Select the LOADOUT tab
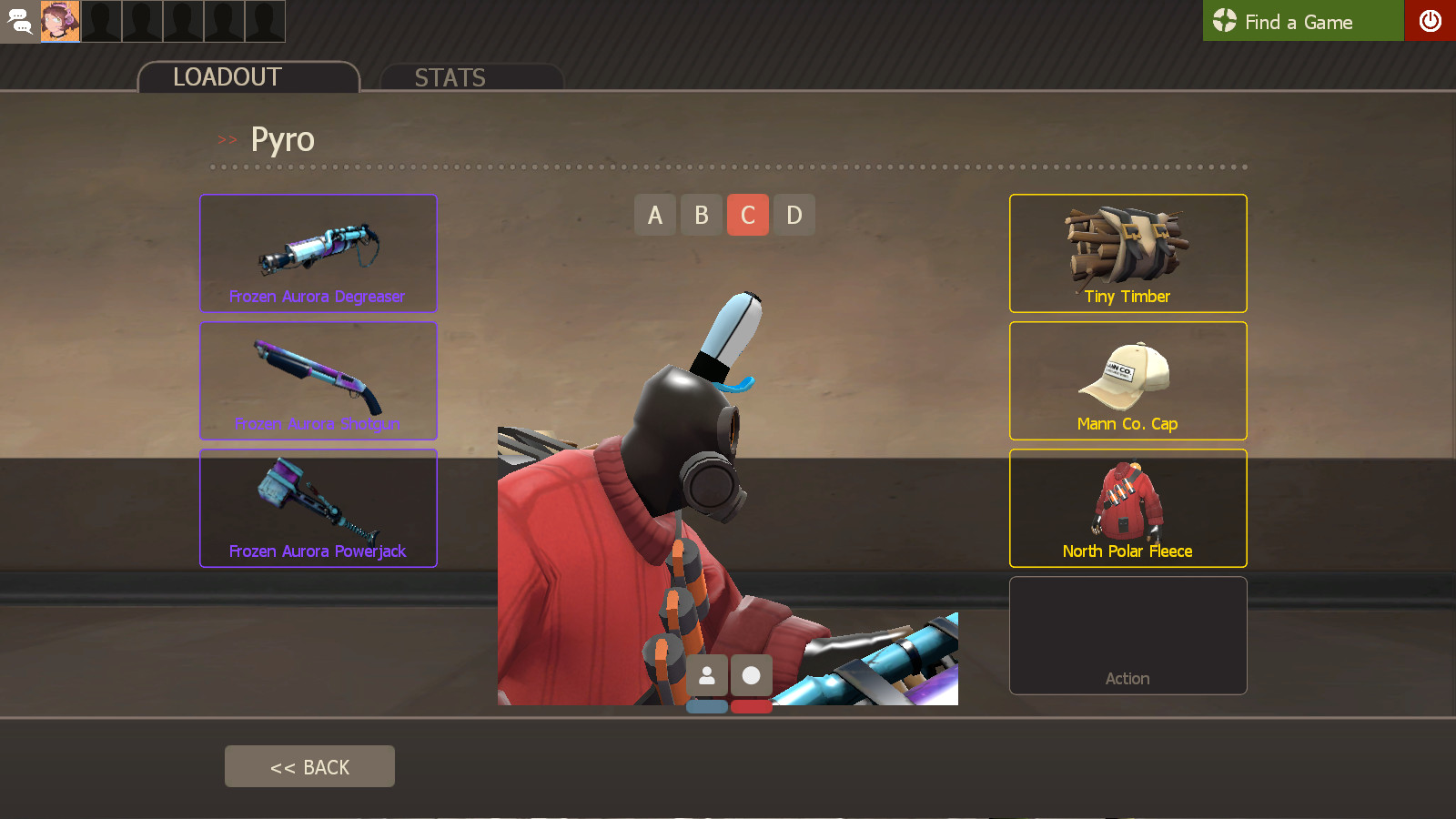The height and width of the screenshot is (819, 1456). click(226, 77)
